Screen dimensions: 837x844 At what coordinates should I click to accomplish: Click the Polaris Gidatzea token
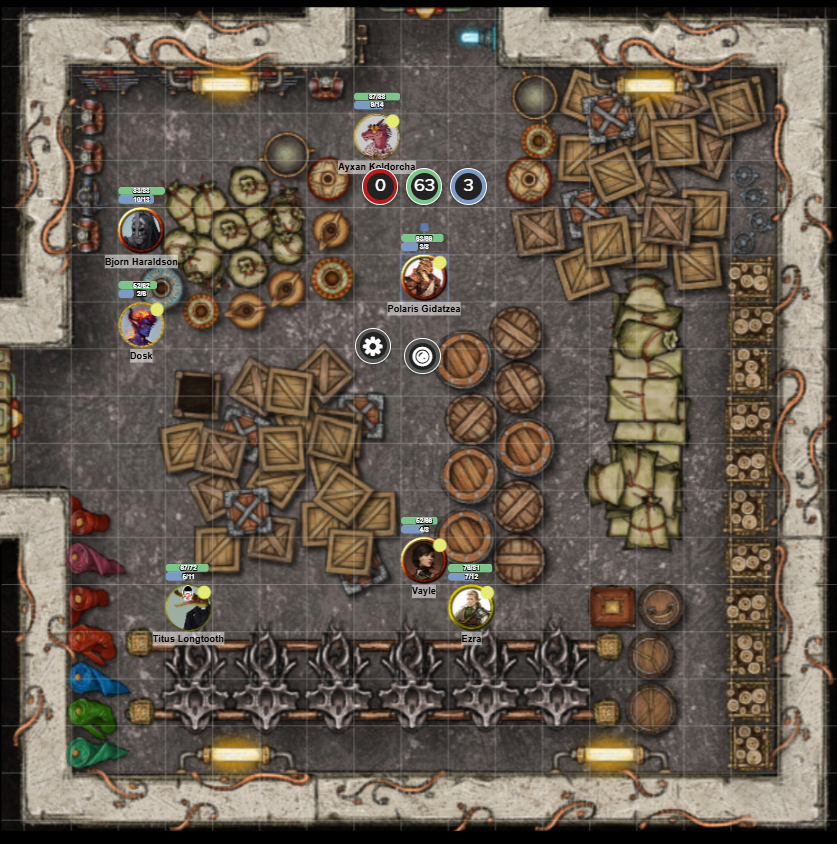424,277
